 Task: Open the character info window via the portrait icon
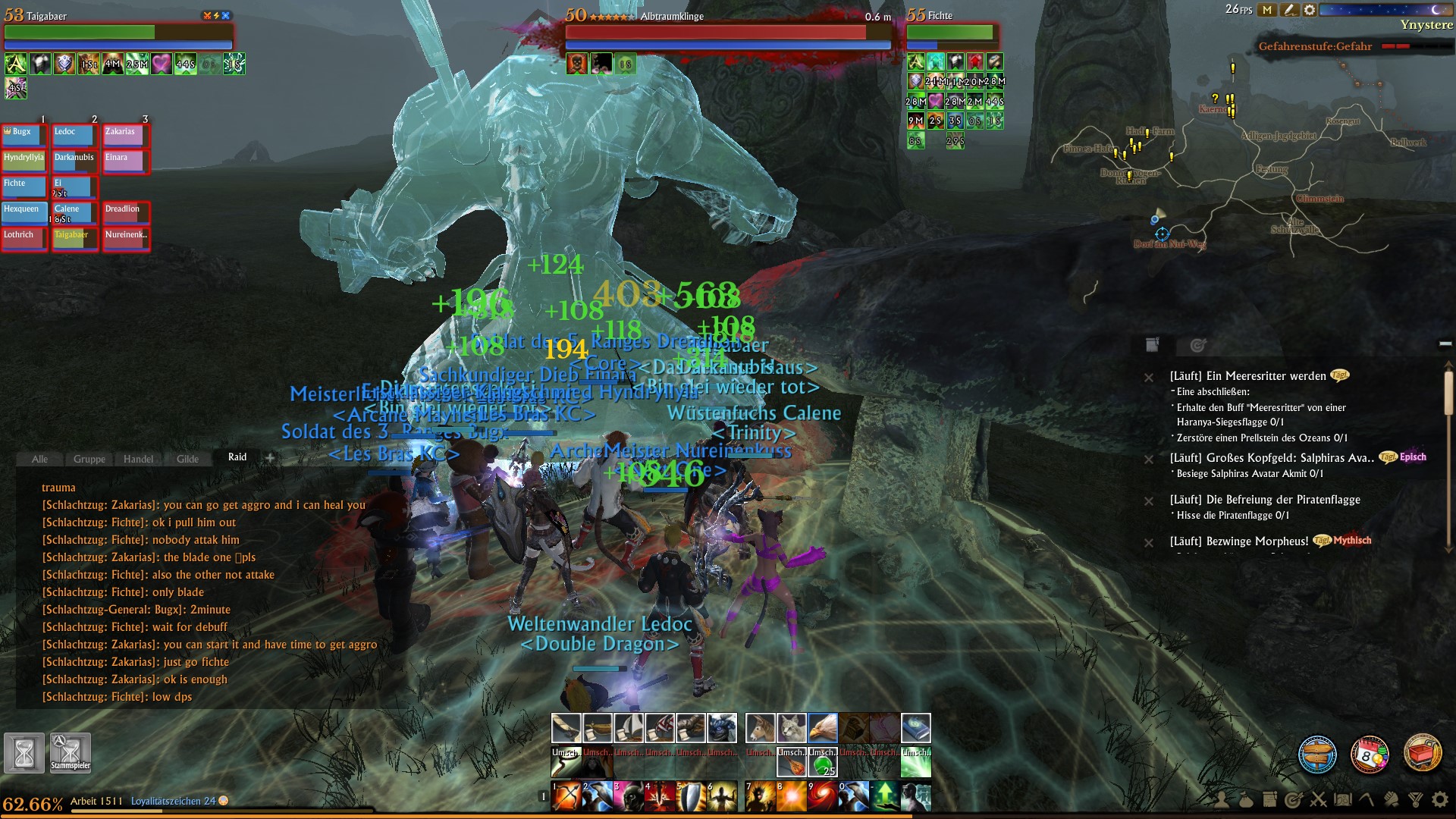point(1222,799)
